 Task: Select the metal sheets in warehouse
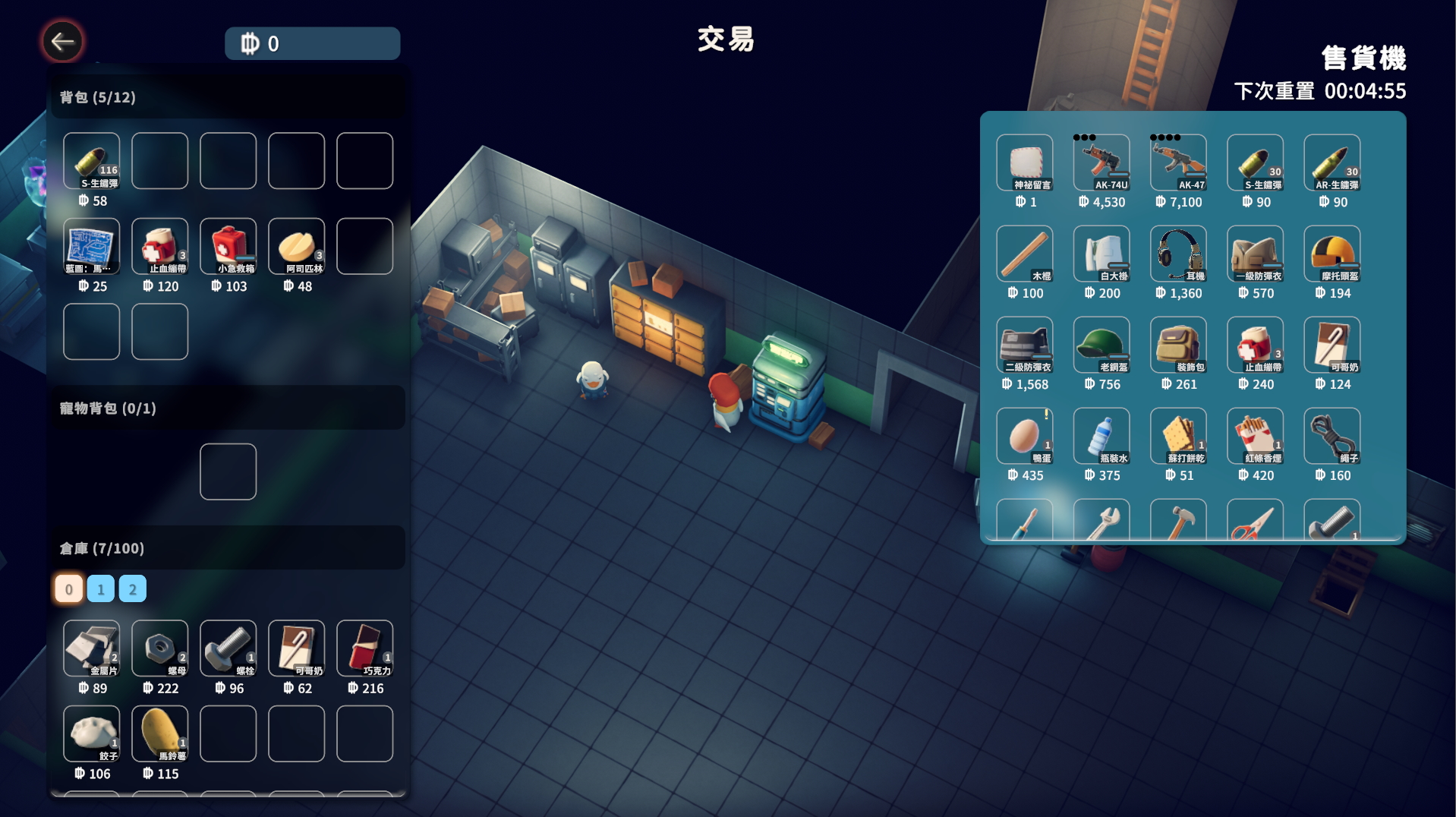coord(91,648)
